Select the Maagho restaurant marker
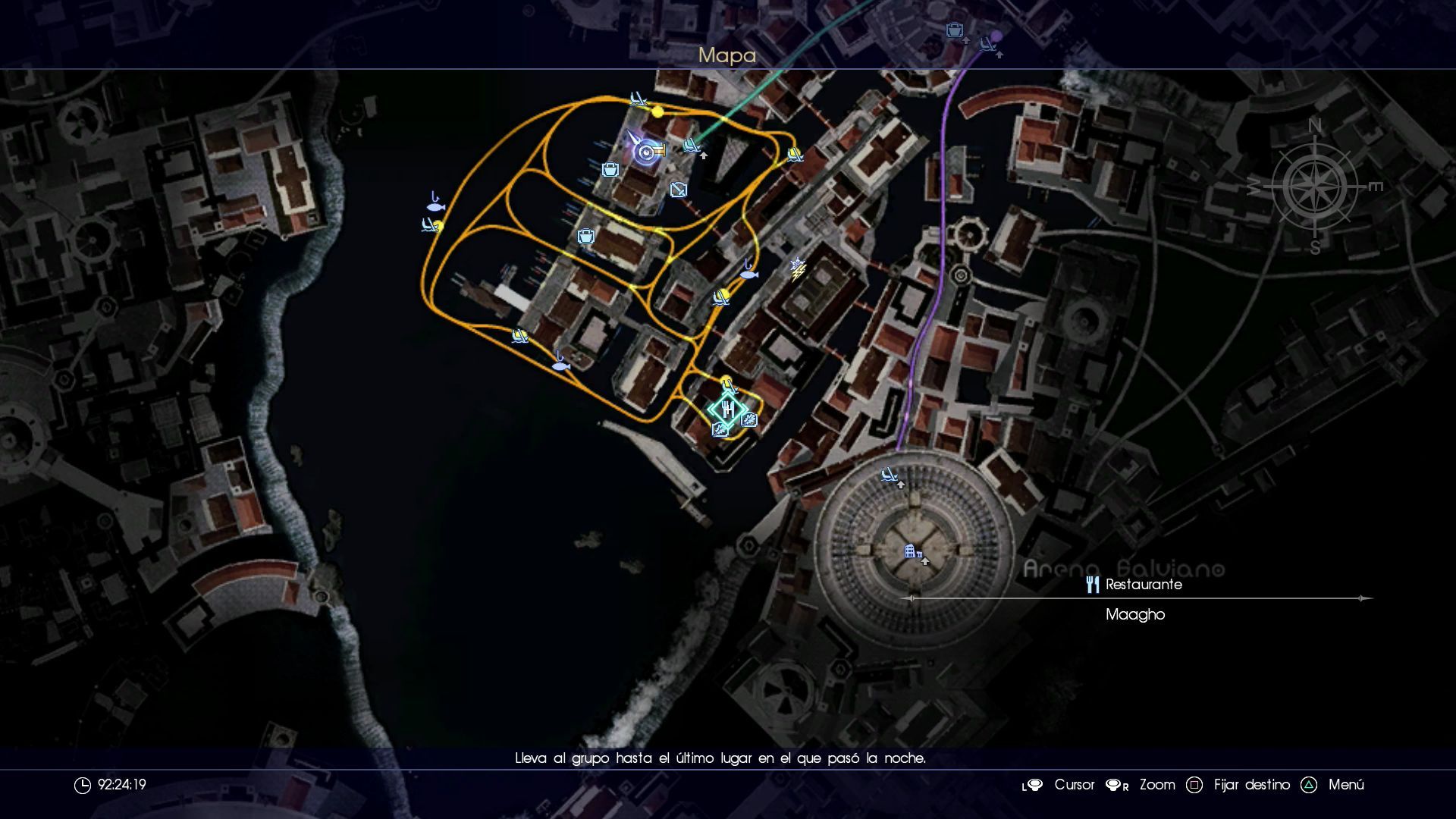Image resolution: width=1456 pixels, height=819 pixels. (x=727, y=409)
